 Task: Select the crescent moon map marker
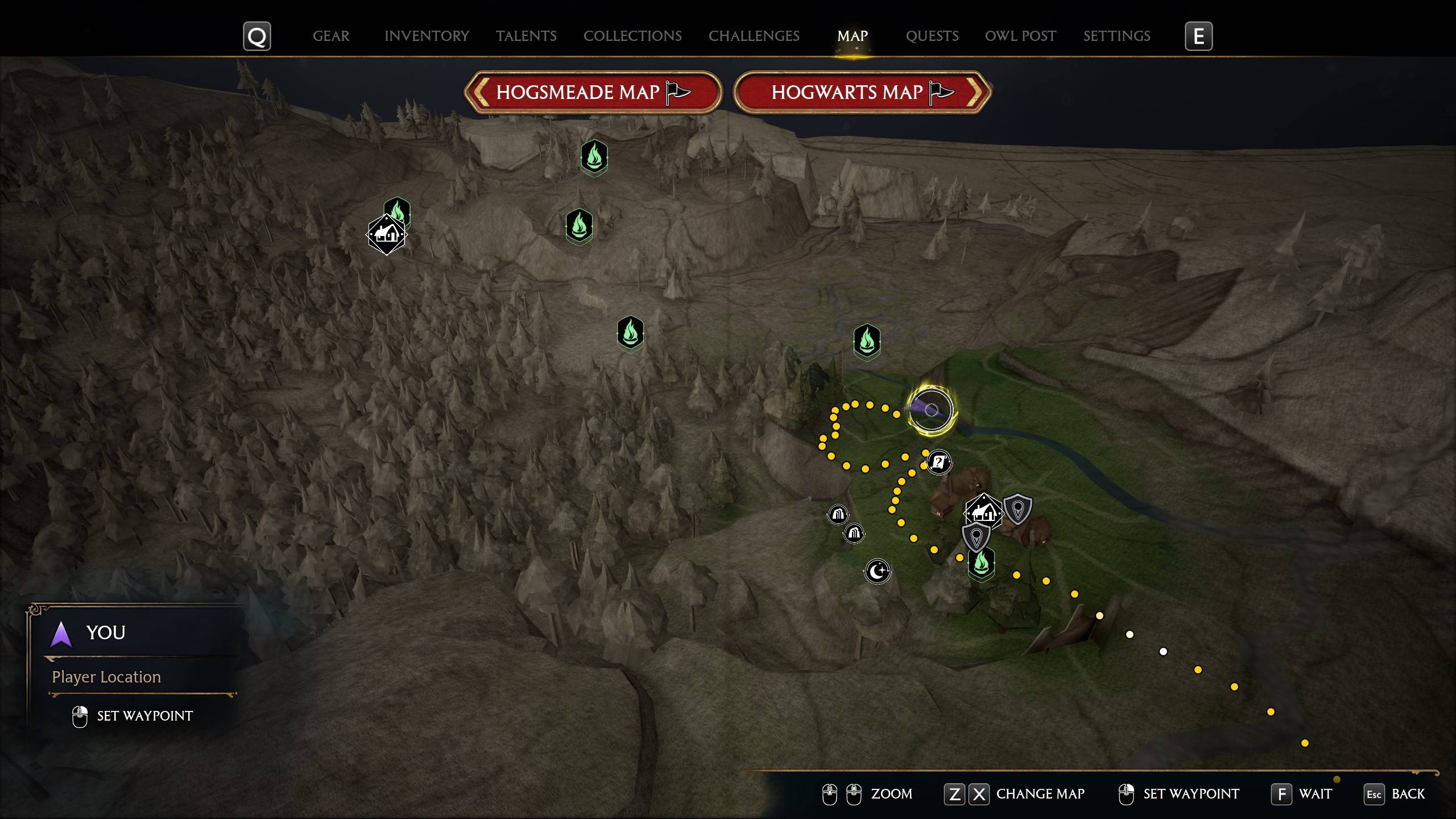point(877,570)
